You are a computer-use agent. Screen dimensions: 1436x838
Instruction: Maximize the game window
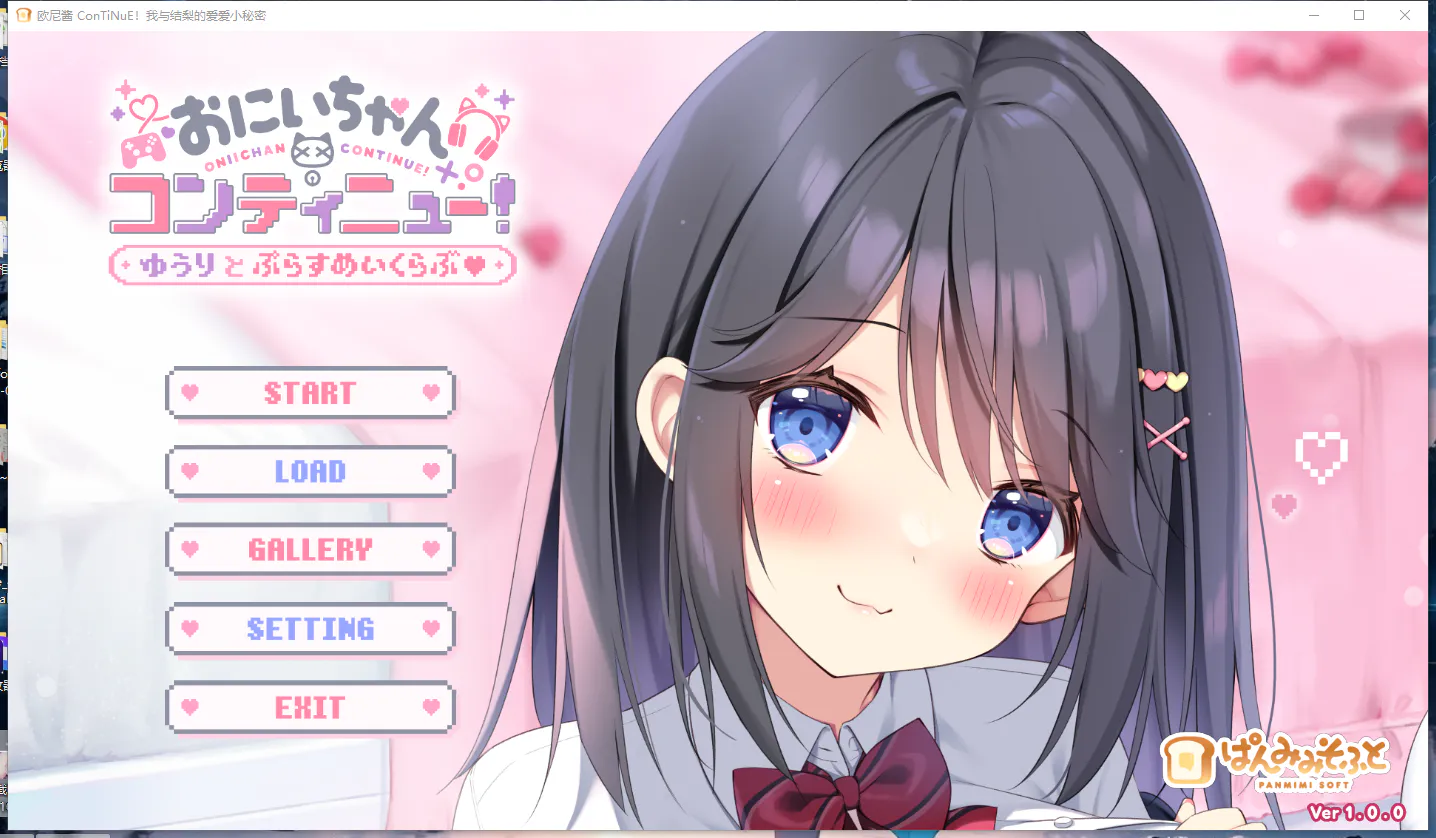tap(1359, 15)
